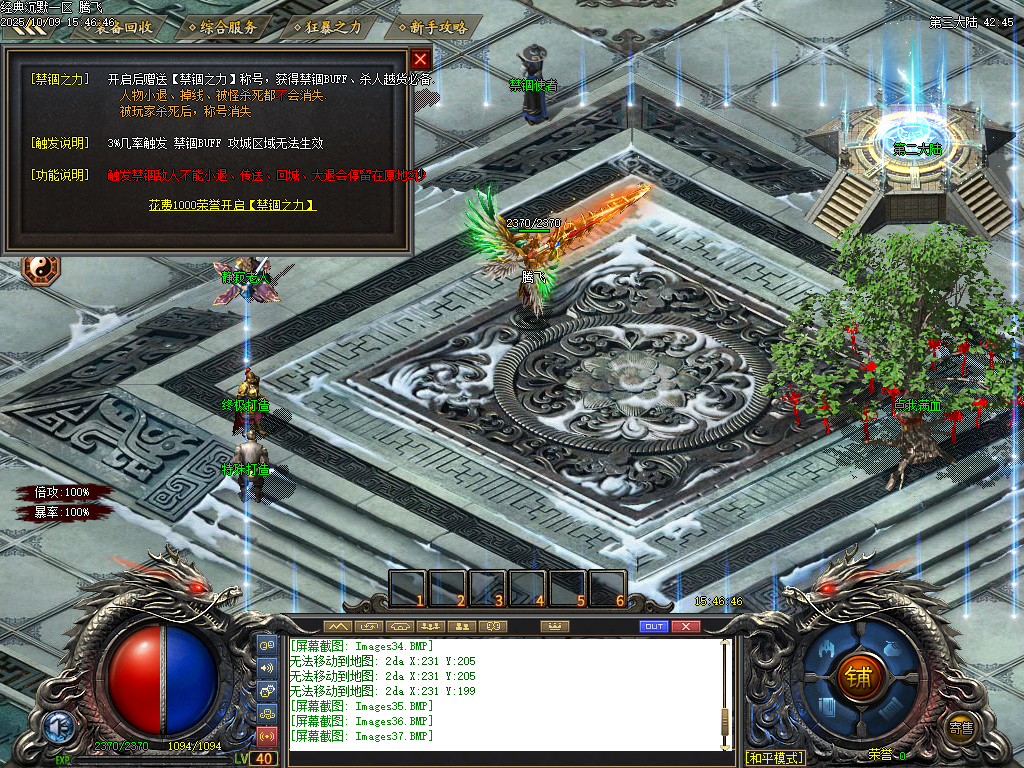
Task: Click the chat log window
Action: click(x=505, y=692)
